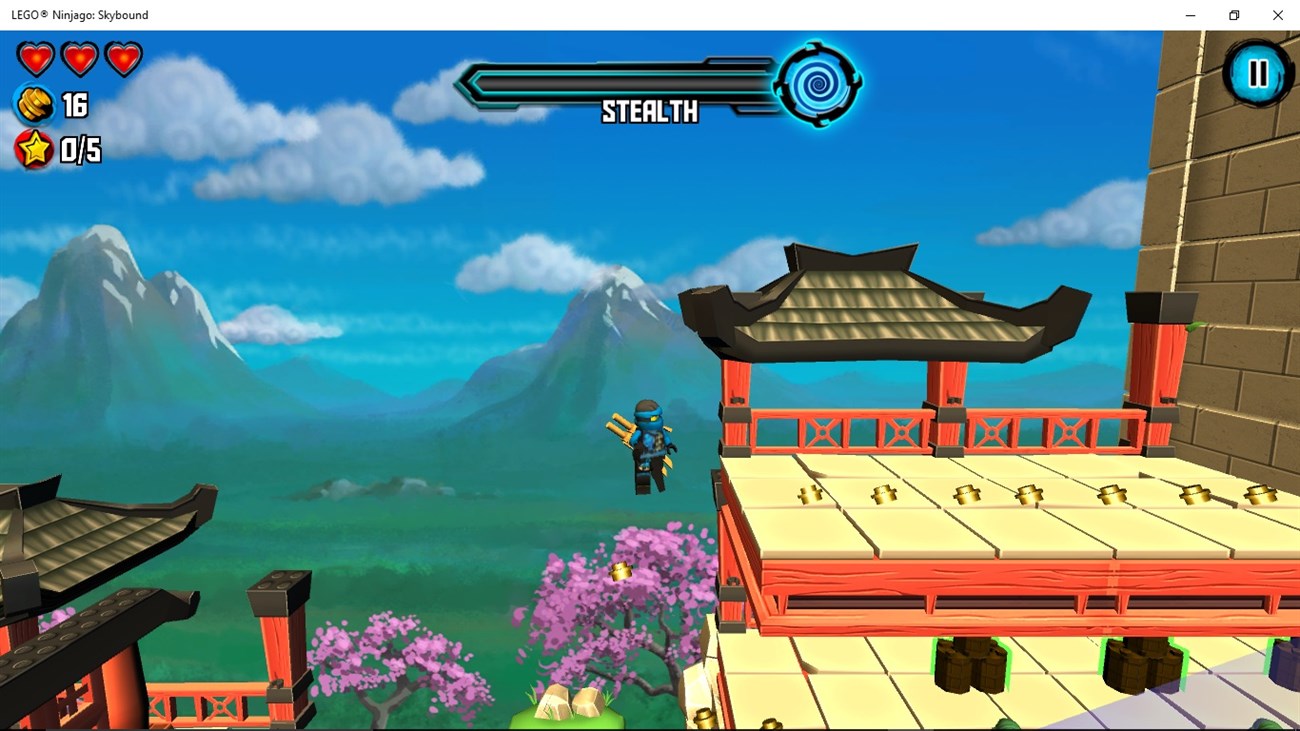Viewport: 1300px width, 731px height.
Task: Click the second heart icon
Action: (79, 57)
